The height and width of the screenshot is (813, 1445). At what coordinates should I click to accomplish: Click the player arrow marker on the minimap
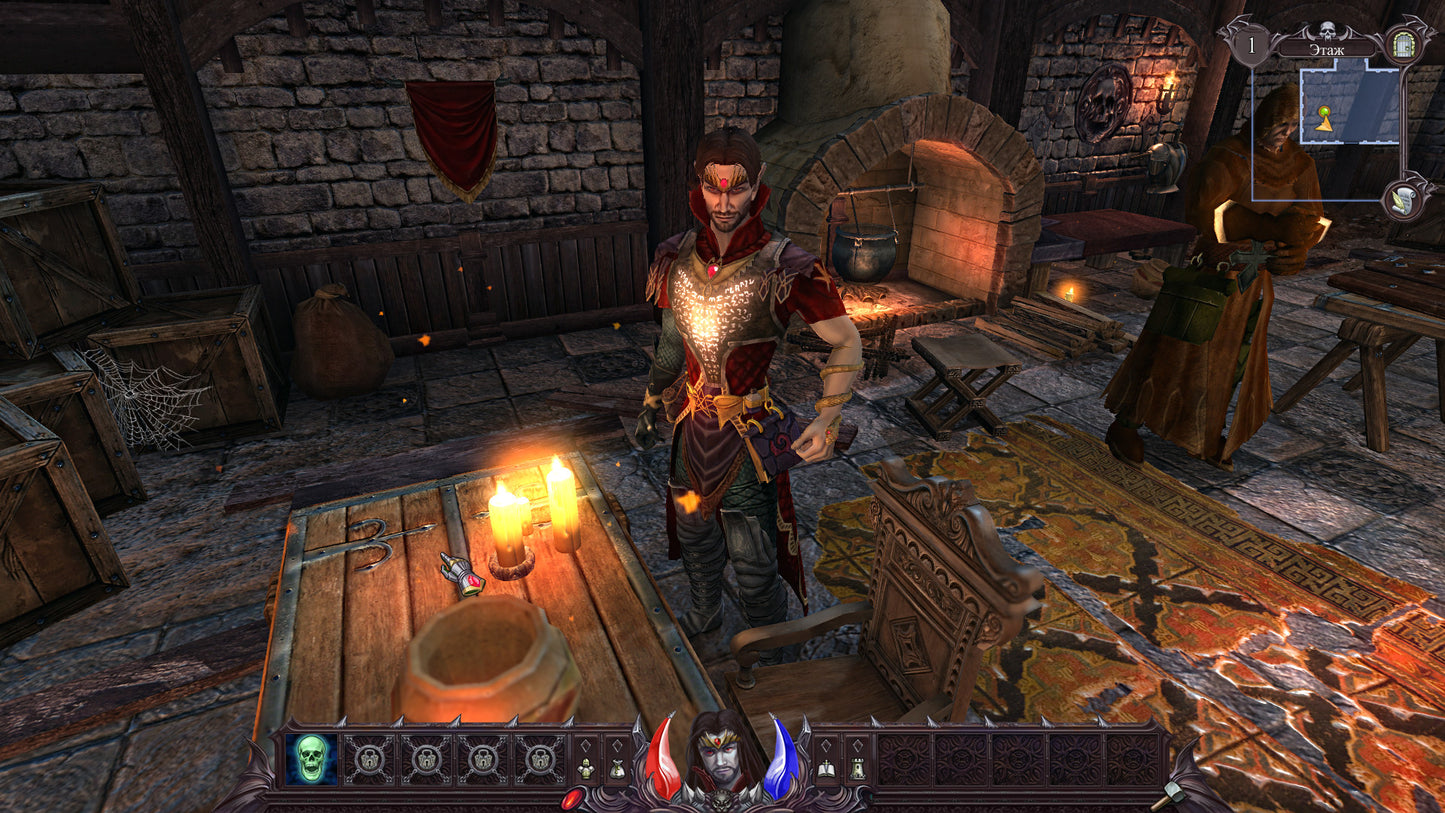pos(1324,125)
